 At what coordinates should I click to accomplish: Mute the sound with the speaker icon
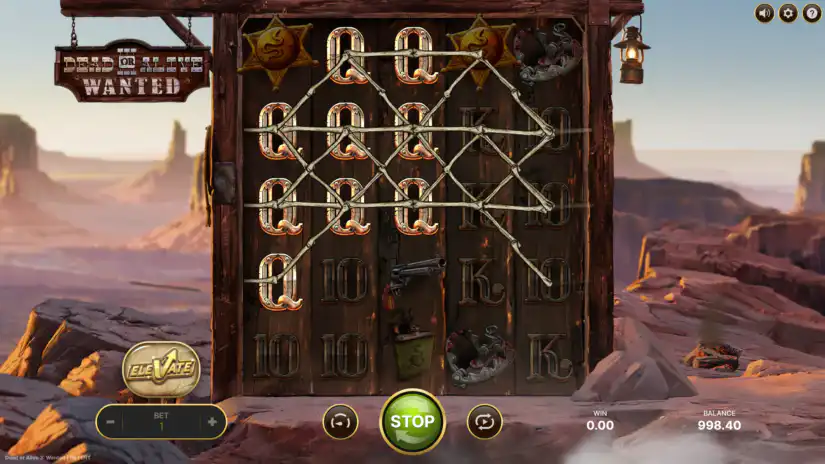click(x=765, y=13)
